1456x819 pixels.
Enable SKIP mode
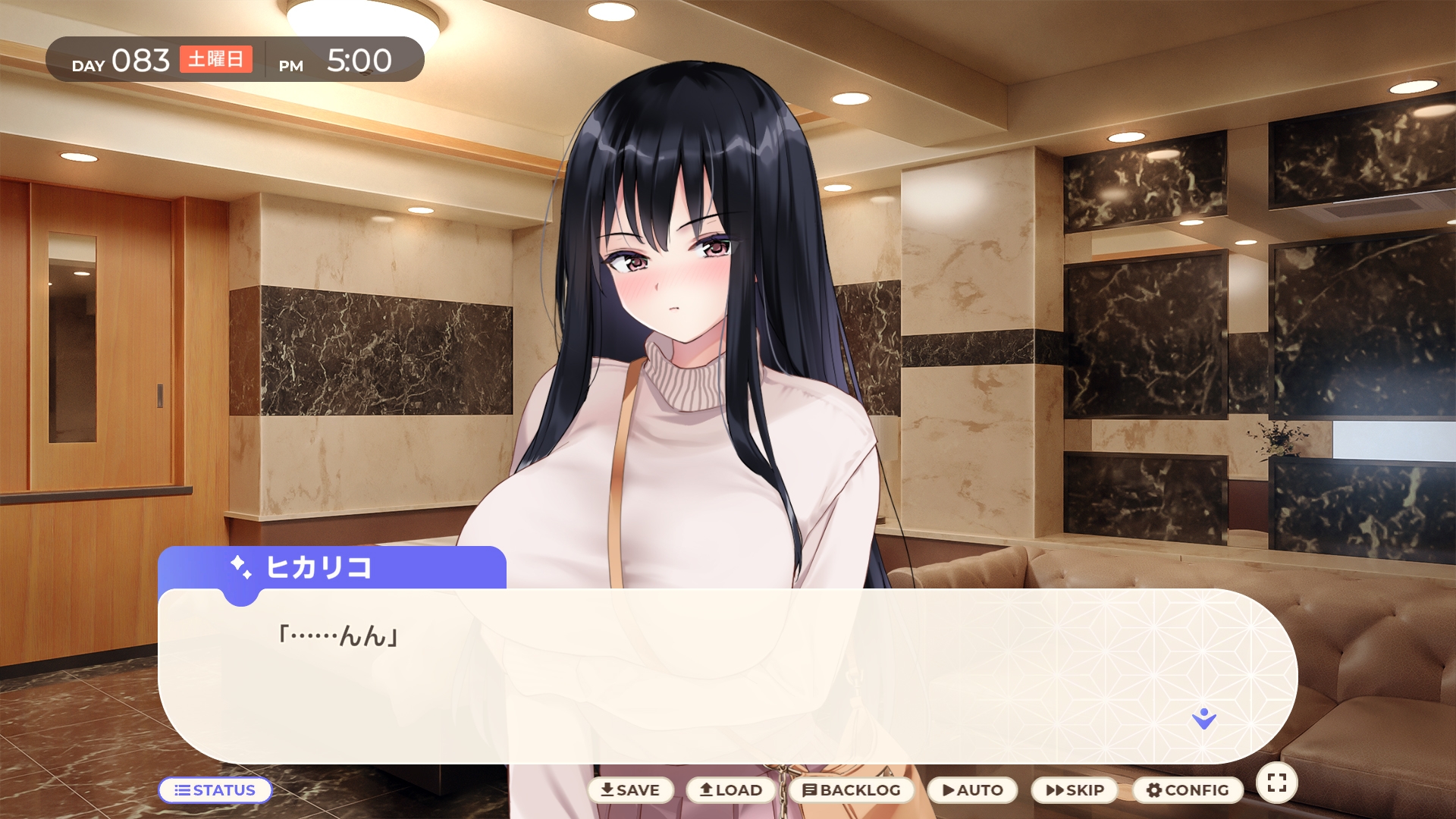[x=1075, y=790]
